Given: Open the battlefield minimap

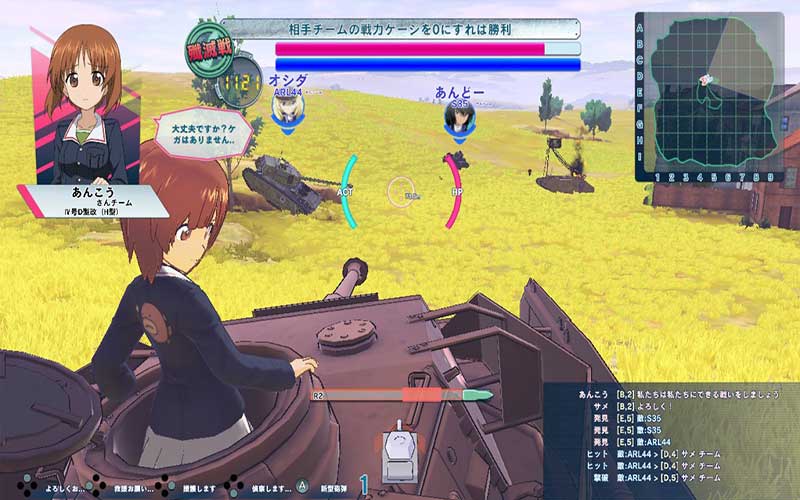Looking at the screenshot, I should (x=709, y=97).
